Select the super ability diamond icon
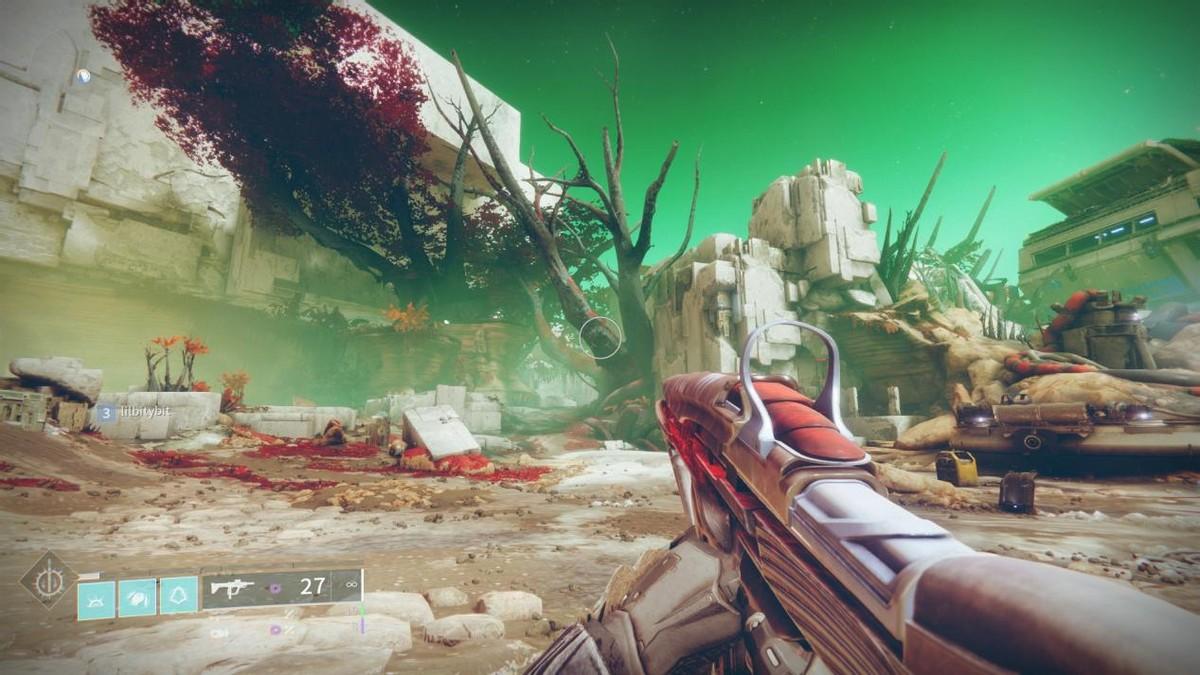Image resolution: width=1200 pixels, height=675 pixels. click(x=48, y=580)
